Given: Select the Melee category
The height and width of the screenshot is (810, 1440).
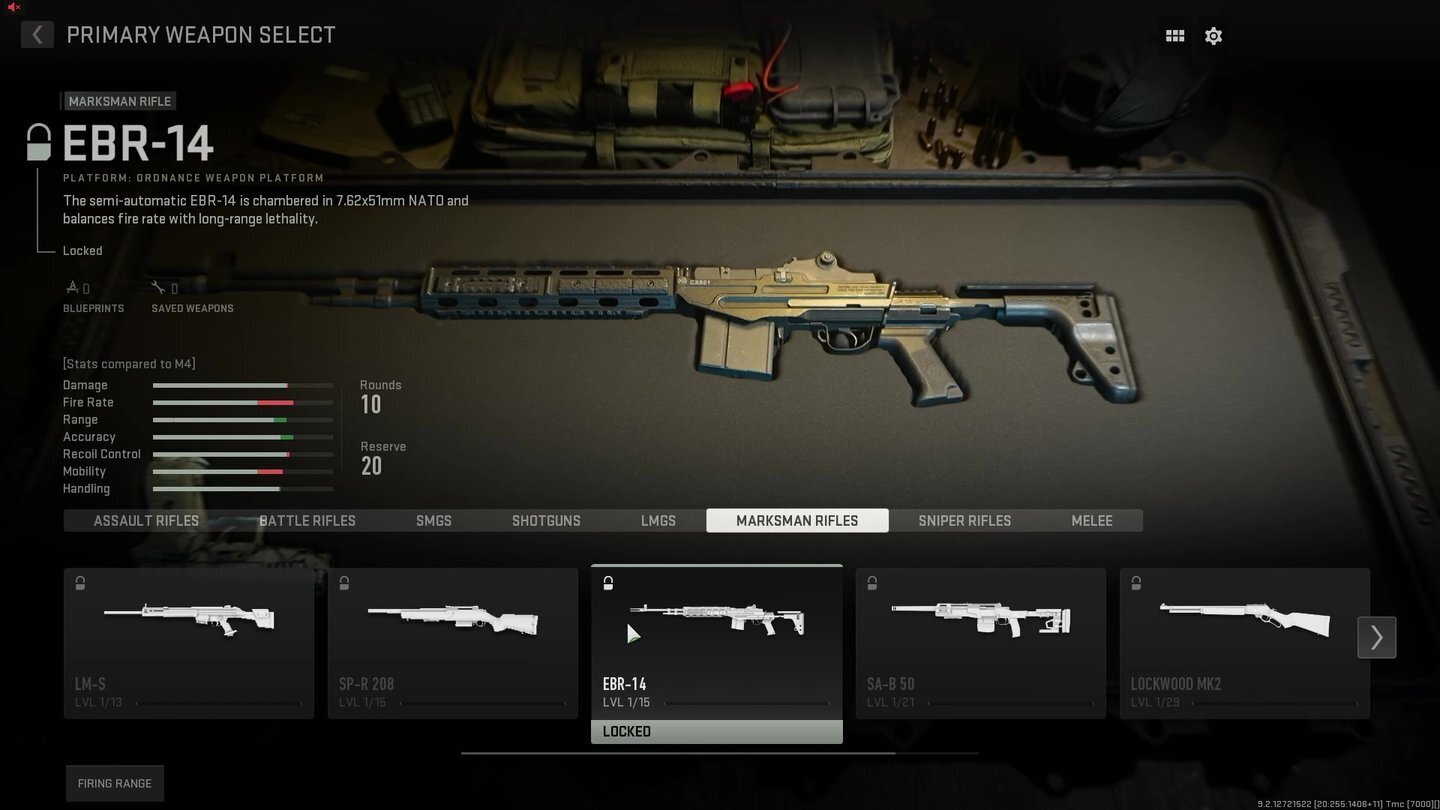Looking at the screenshot, I should pos(1091,520).
